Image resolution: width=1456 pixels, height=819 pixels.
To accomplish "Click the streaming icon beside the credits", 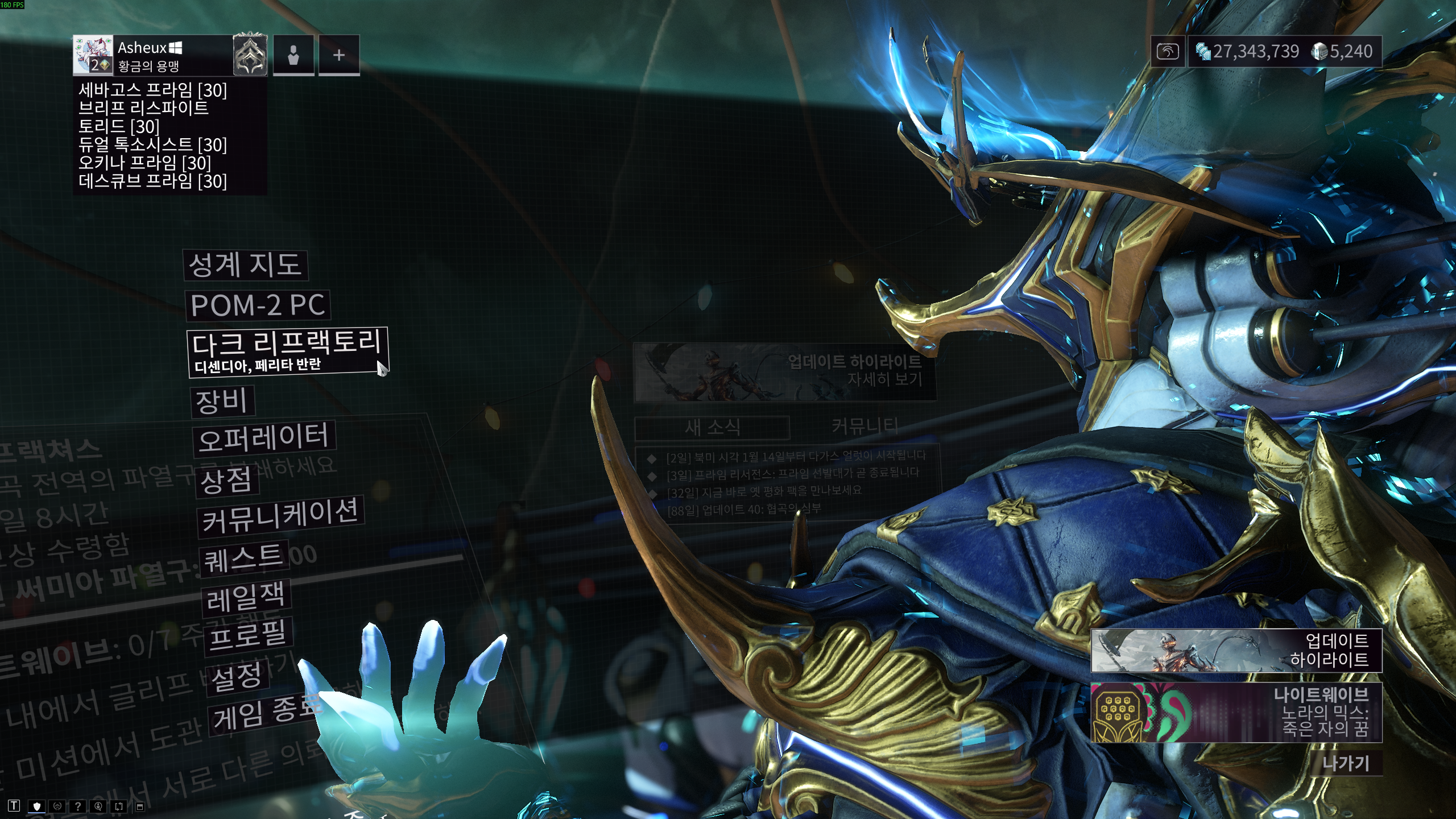I will click(x=1168, y=52).
